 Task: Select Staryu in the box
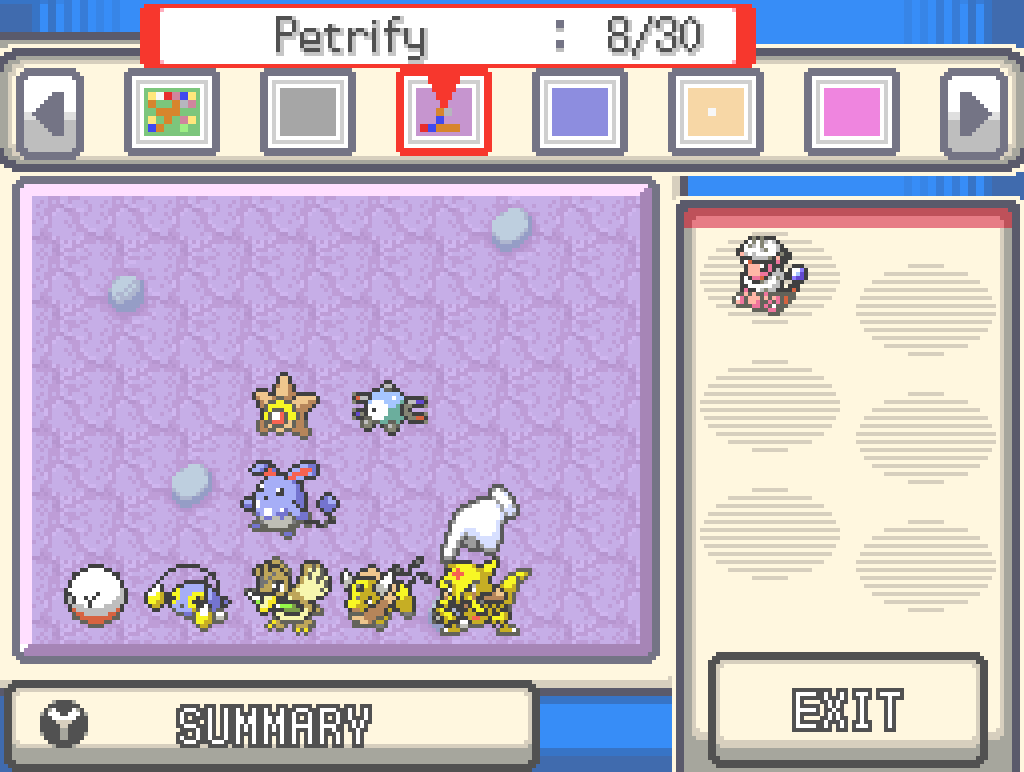284,404
